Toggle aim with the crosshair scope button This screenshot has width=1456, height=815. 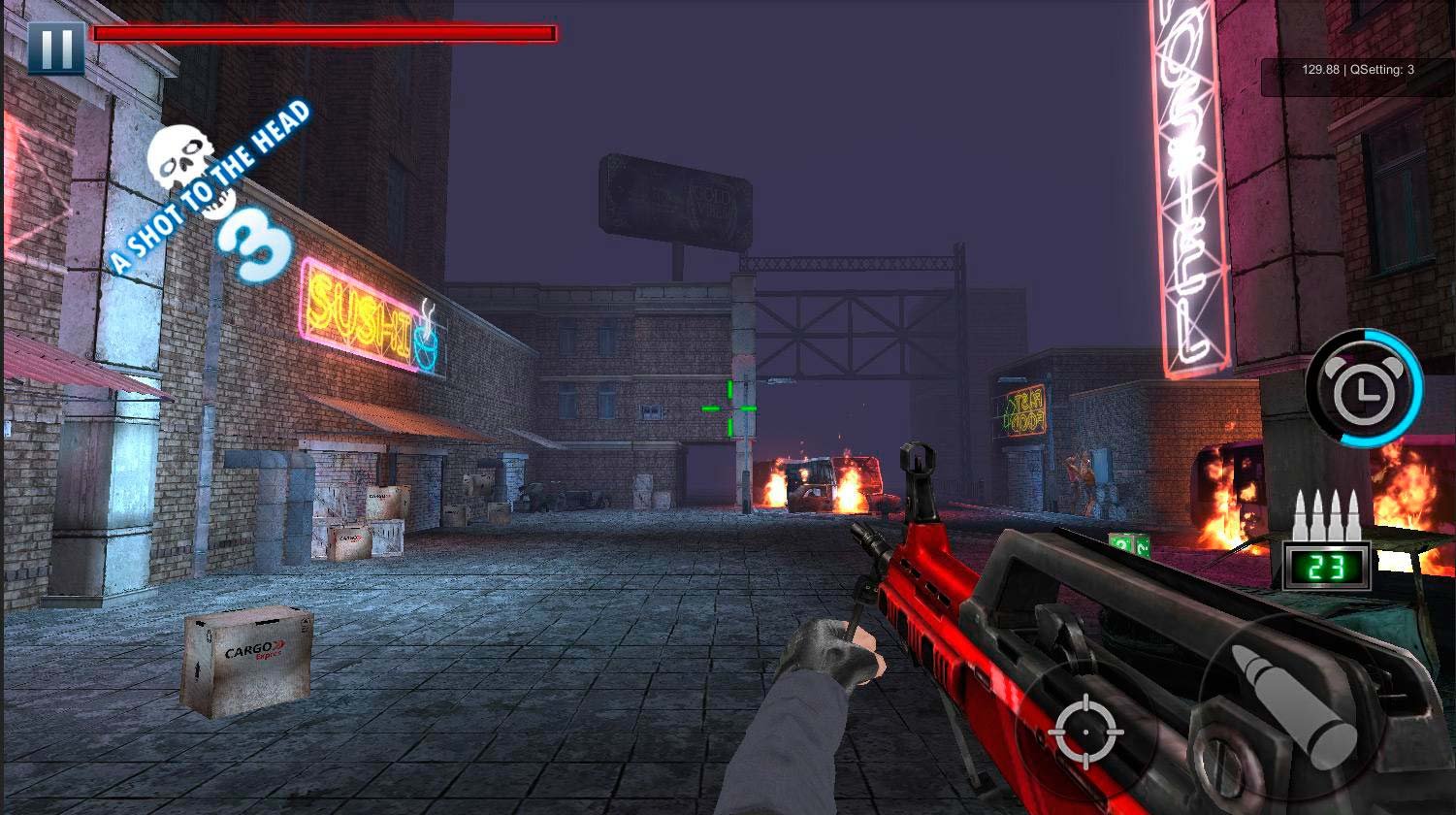click(1086, 733)
